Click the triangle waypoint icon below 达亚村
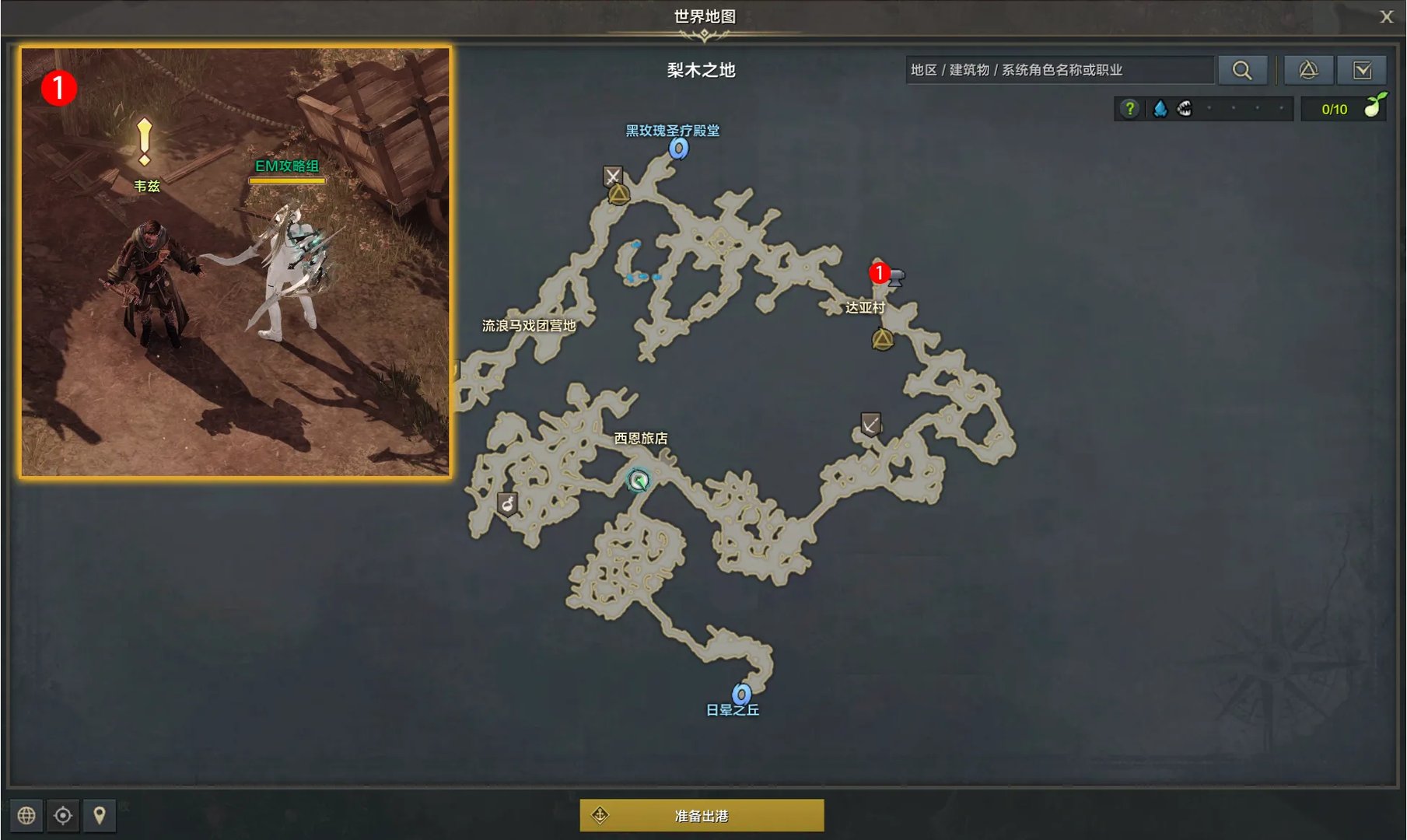 pyautogui.click(x=882, y=338)
